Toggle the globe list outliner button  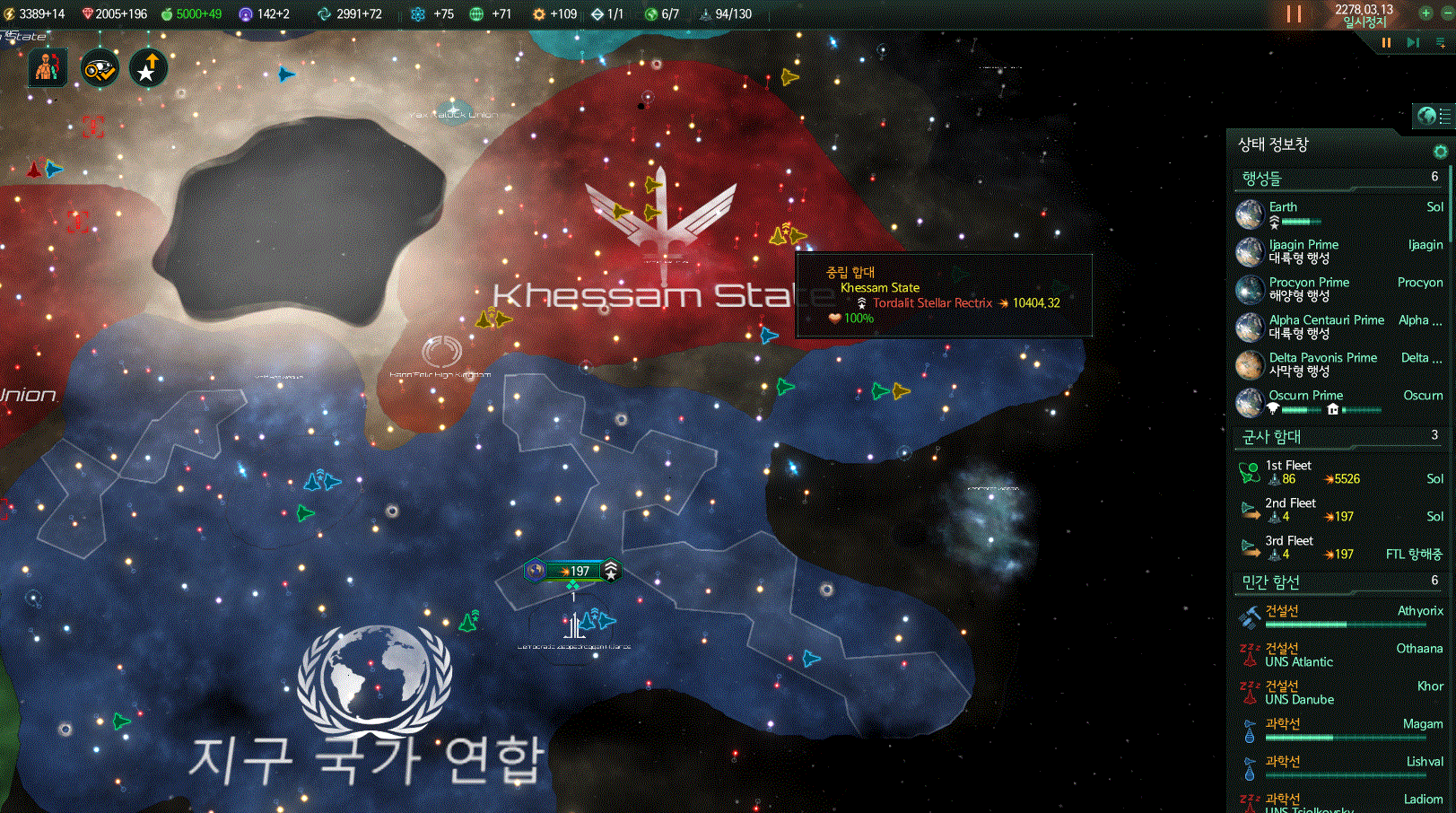tap(1434, 116)
